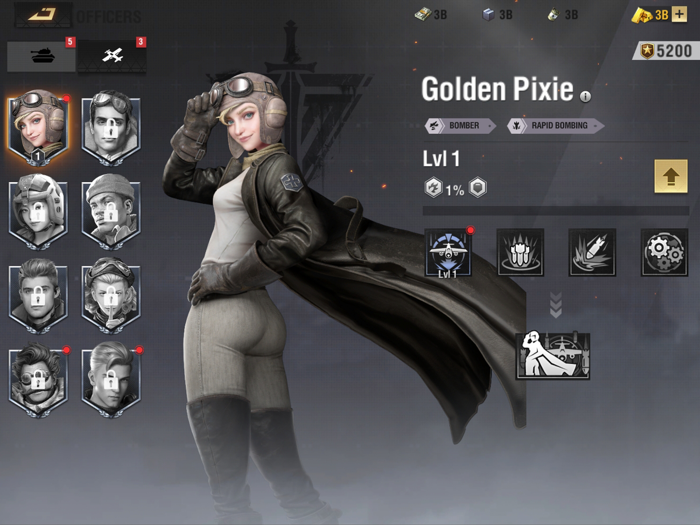
Task: Open the Lvl 1 airplane skill icon
Action: click(x=448, y=252)
